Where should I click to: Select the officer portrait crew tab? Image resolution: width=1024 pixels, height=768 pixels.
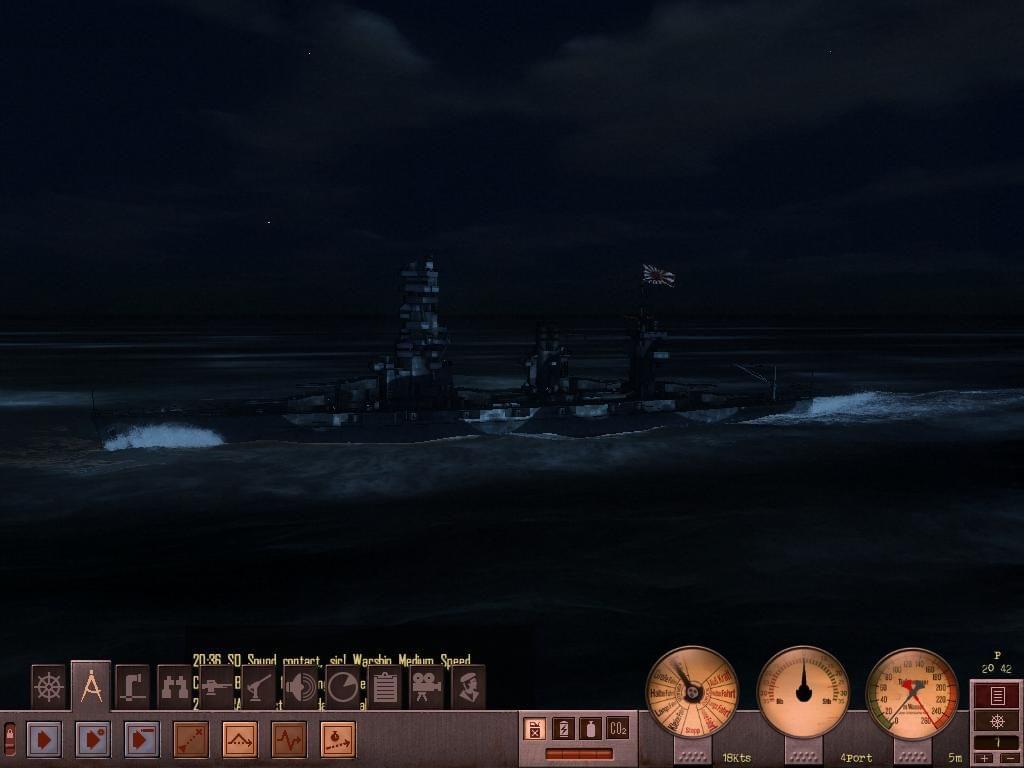[468, 687]
